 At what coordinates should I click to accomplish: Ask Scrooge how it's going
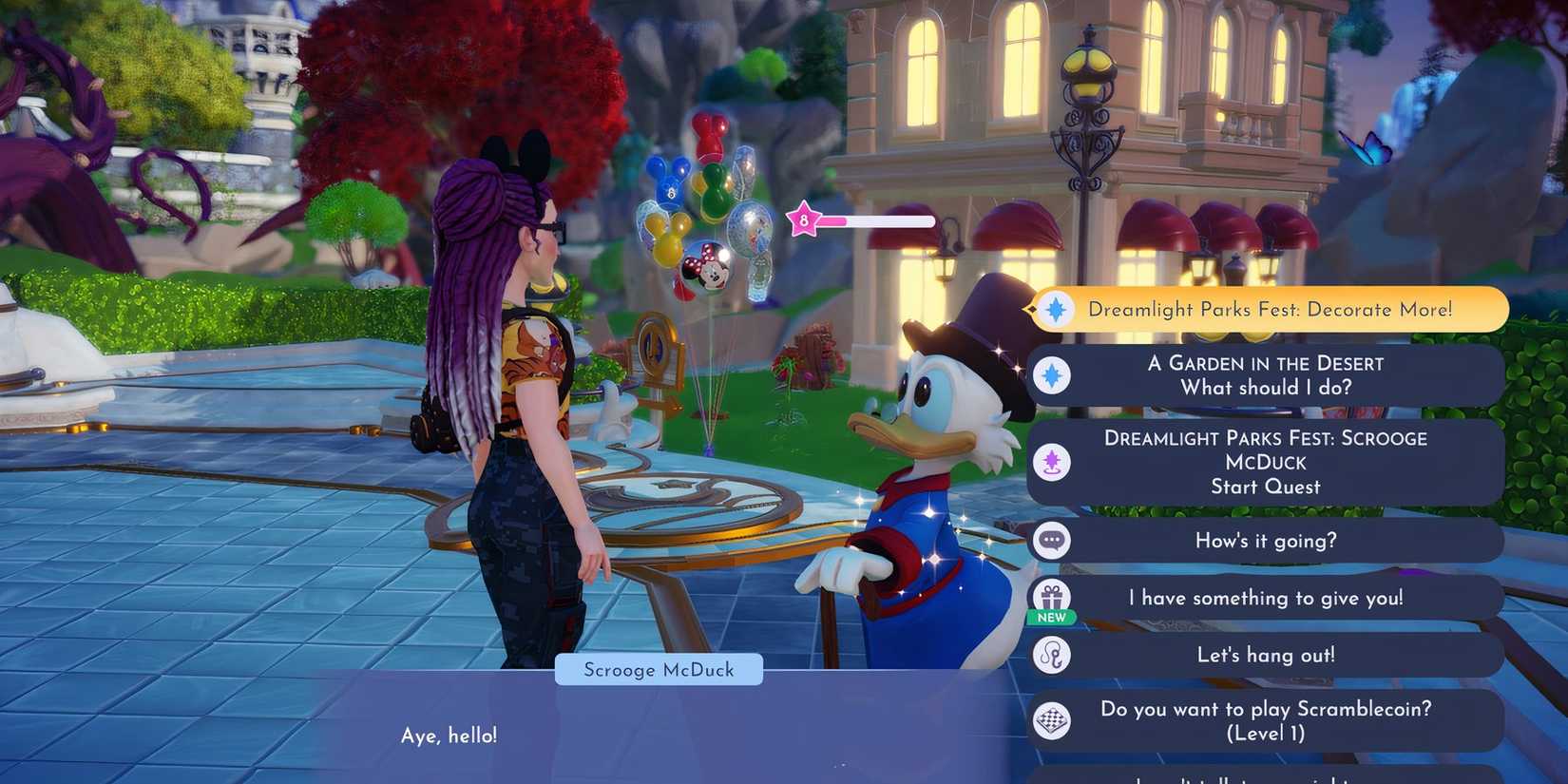[x=1267, y=540]
